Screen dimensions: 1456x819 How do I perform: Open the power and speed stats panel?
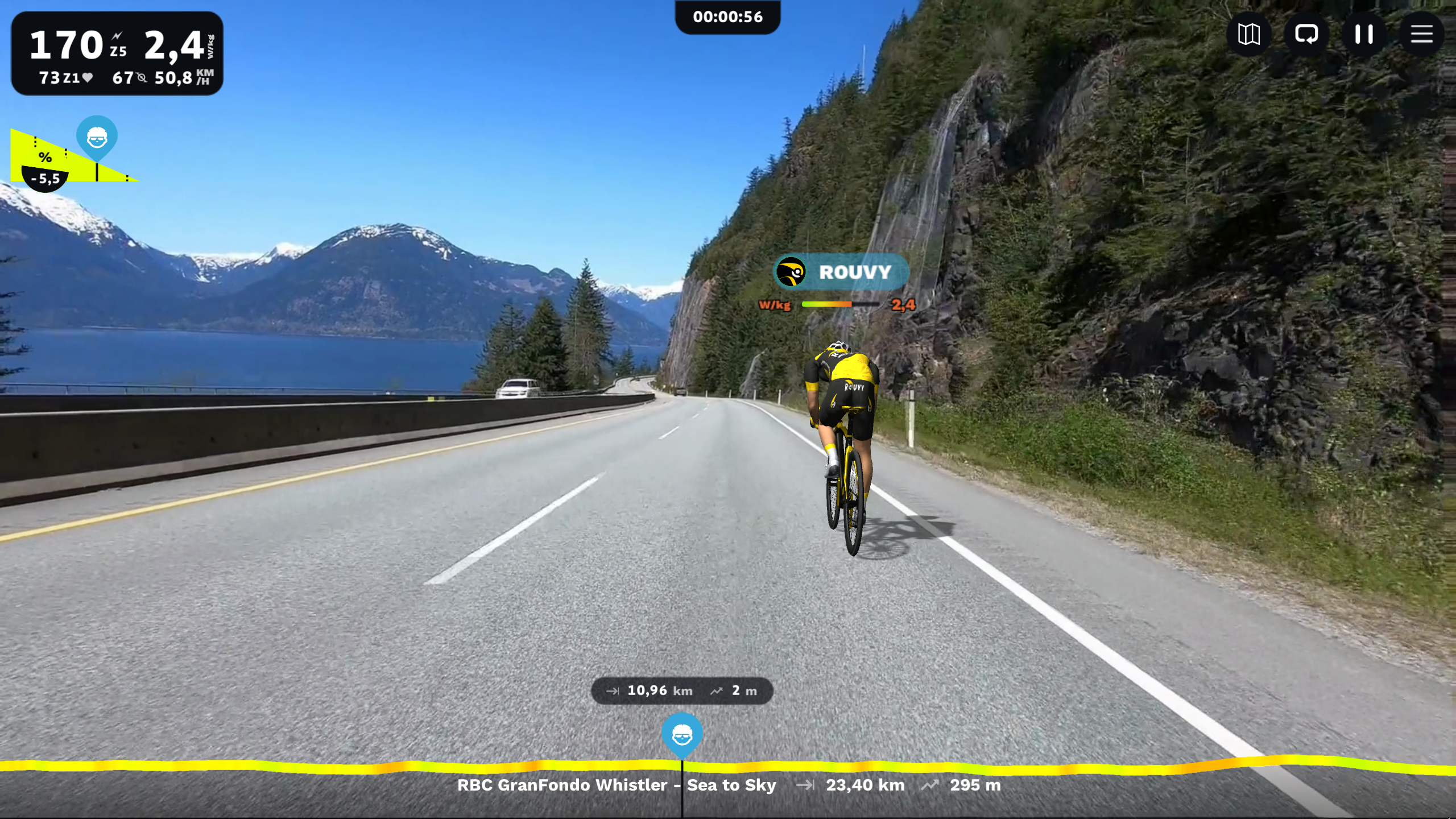tap(117, 53)
